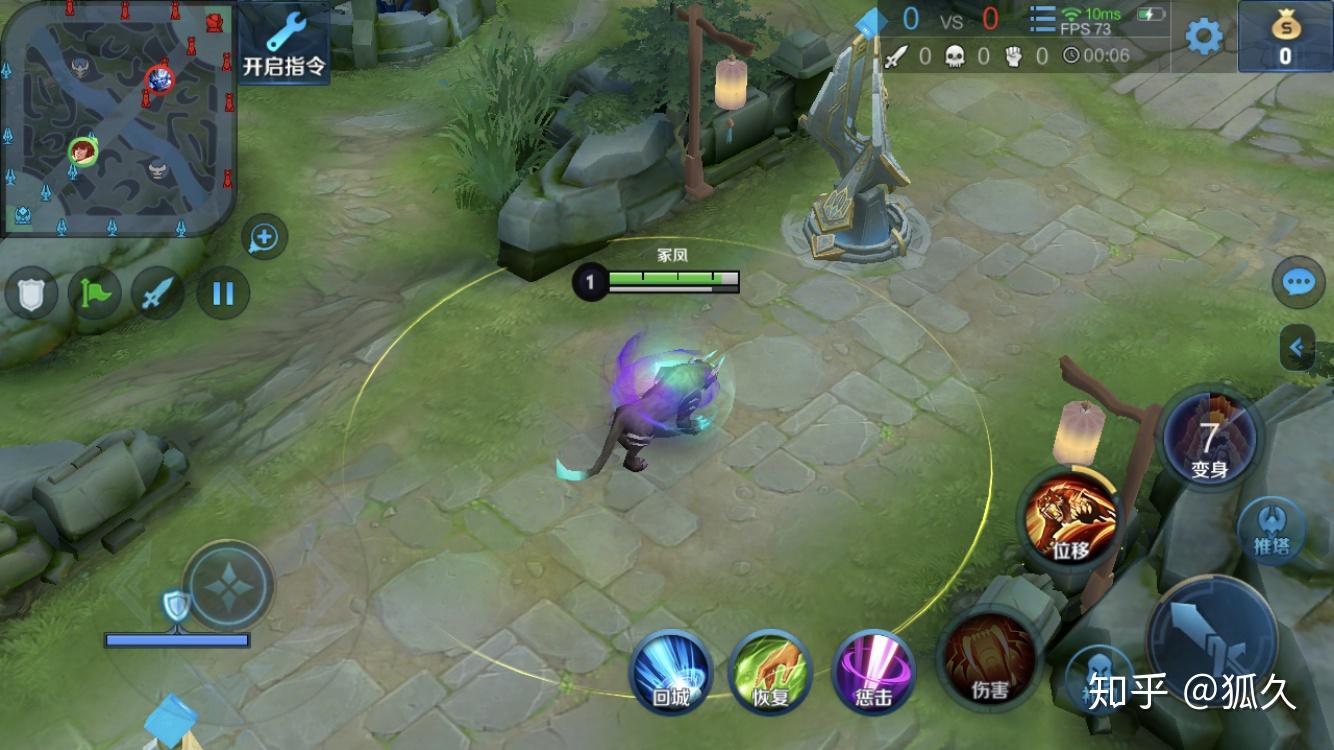The image size is (1334, 750).
Task: Open the scoreboard list icon
Action: click(1042, 20)
